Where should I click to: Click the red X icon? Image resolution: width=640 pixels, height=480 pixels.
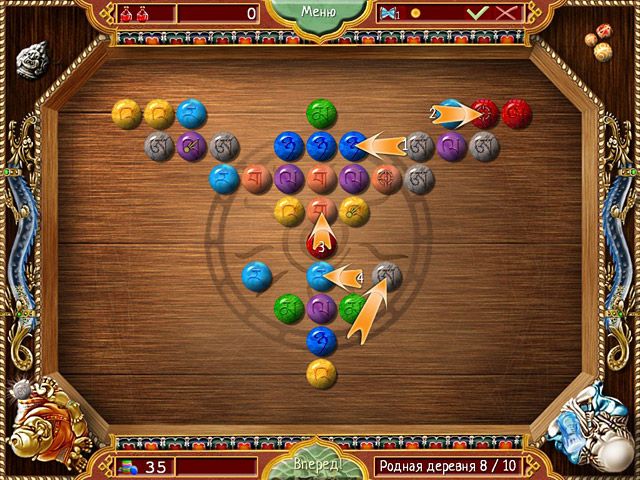(x=507, y=13)
